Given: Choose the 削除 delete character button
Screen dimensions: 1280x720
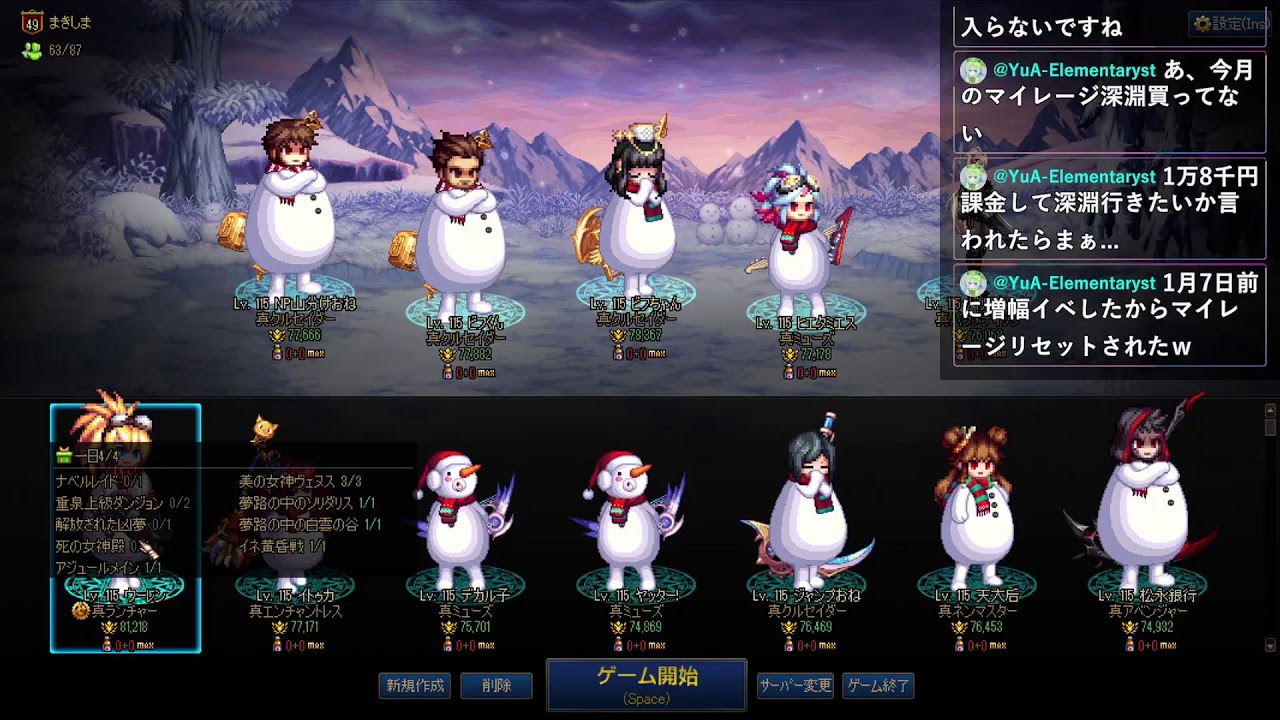Looking at the screenshot, I should (496, 686).
